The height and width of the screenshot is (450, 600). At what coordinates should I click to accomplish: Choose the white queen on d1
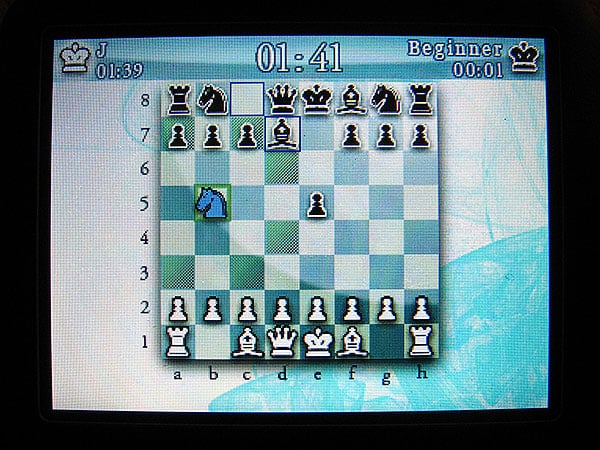[282, 342]
